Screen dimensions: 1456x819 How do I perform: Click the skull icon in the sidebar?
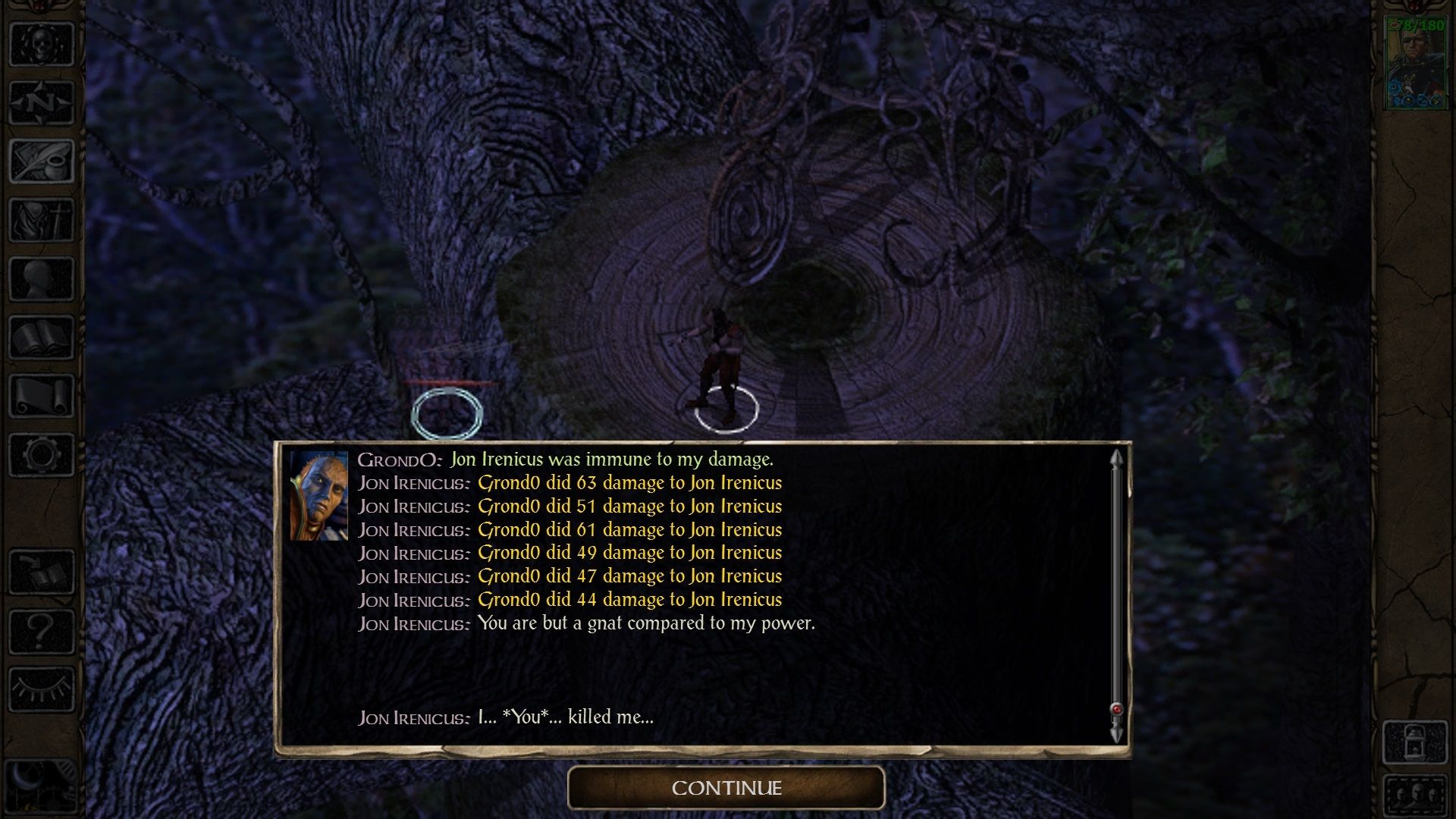[x=42, y=44]
